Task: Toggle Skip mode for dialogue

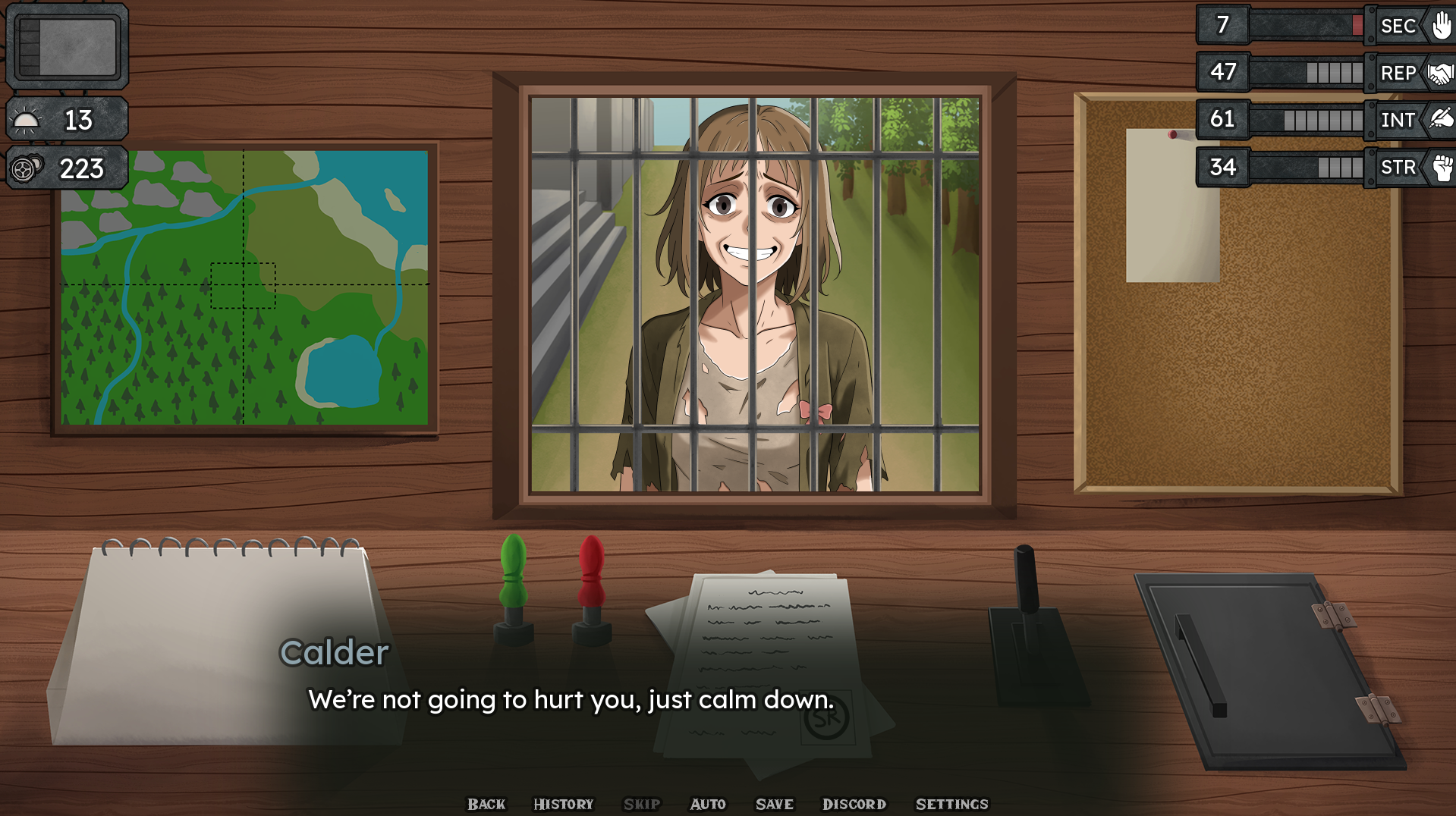Action: 641,804
